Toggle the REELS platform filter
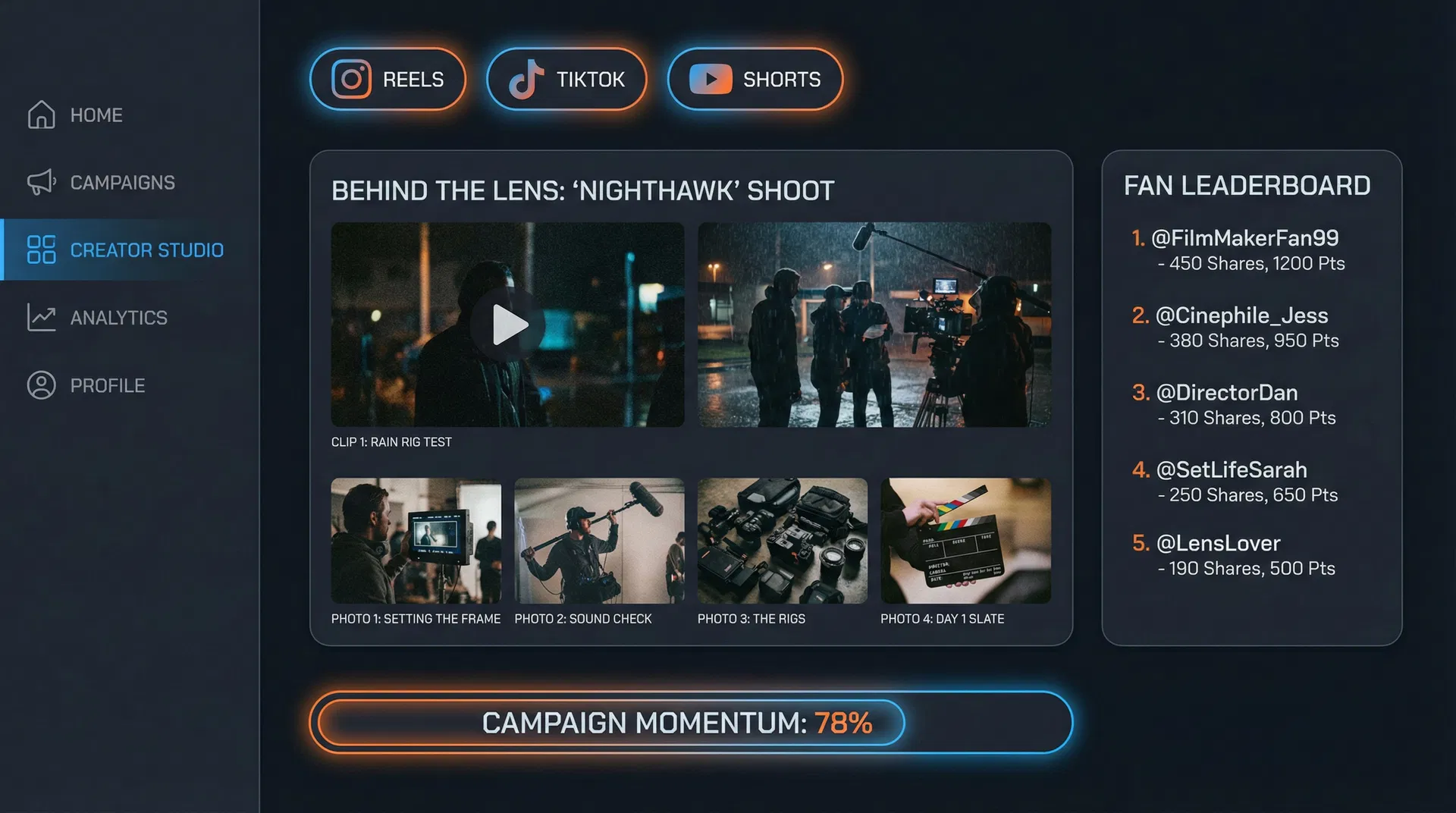 pyautogui.click(x=387, y=79)
